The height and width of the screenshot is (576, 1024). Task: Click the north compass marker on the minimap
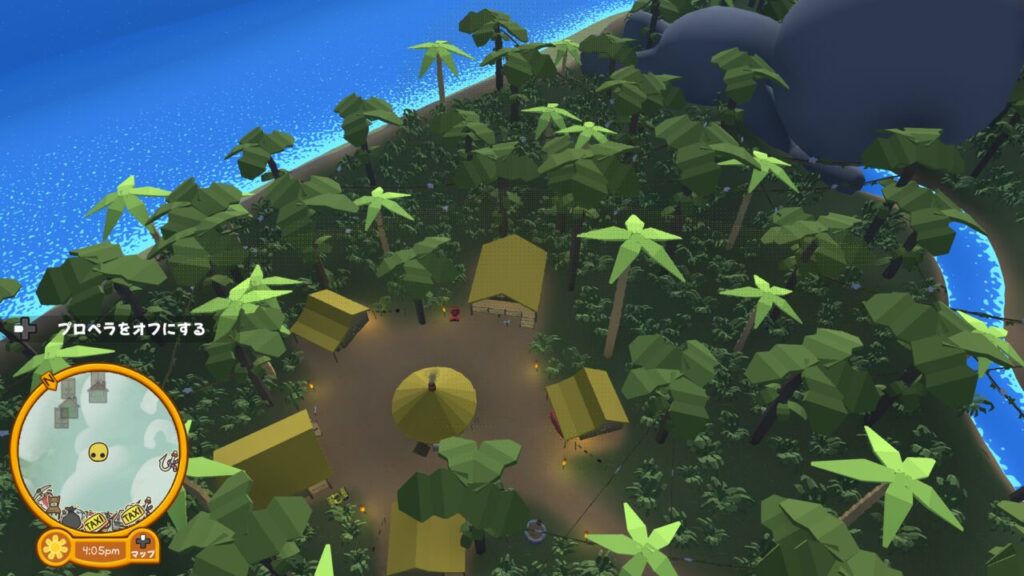click(49, 381)
